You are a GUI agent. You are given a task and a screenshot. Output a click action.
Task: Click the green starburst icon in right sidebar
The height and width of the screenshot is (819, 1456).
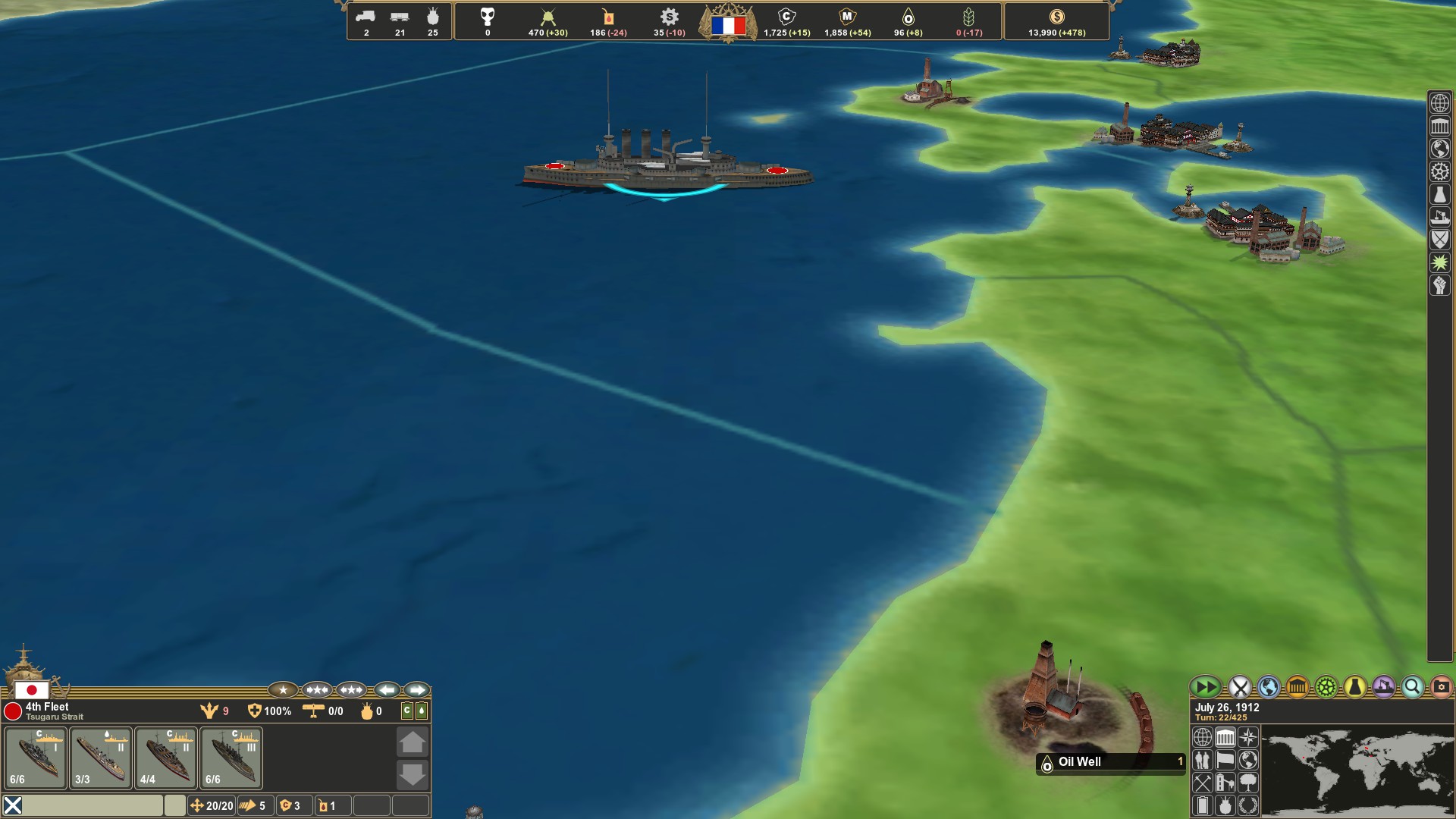1439,263
